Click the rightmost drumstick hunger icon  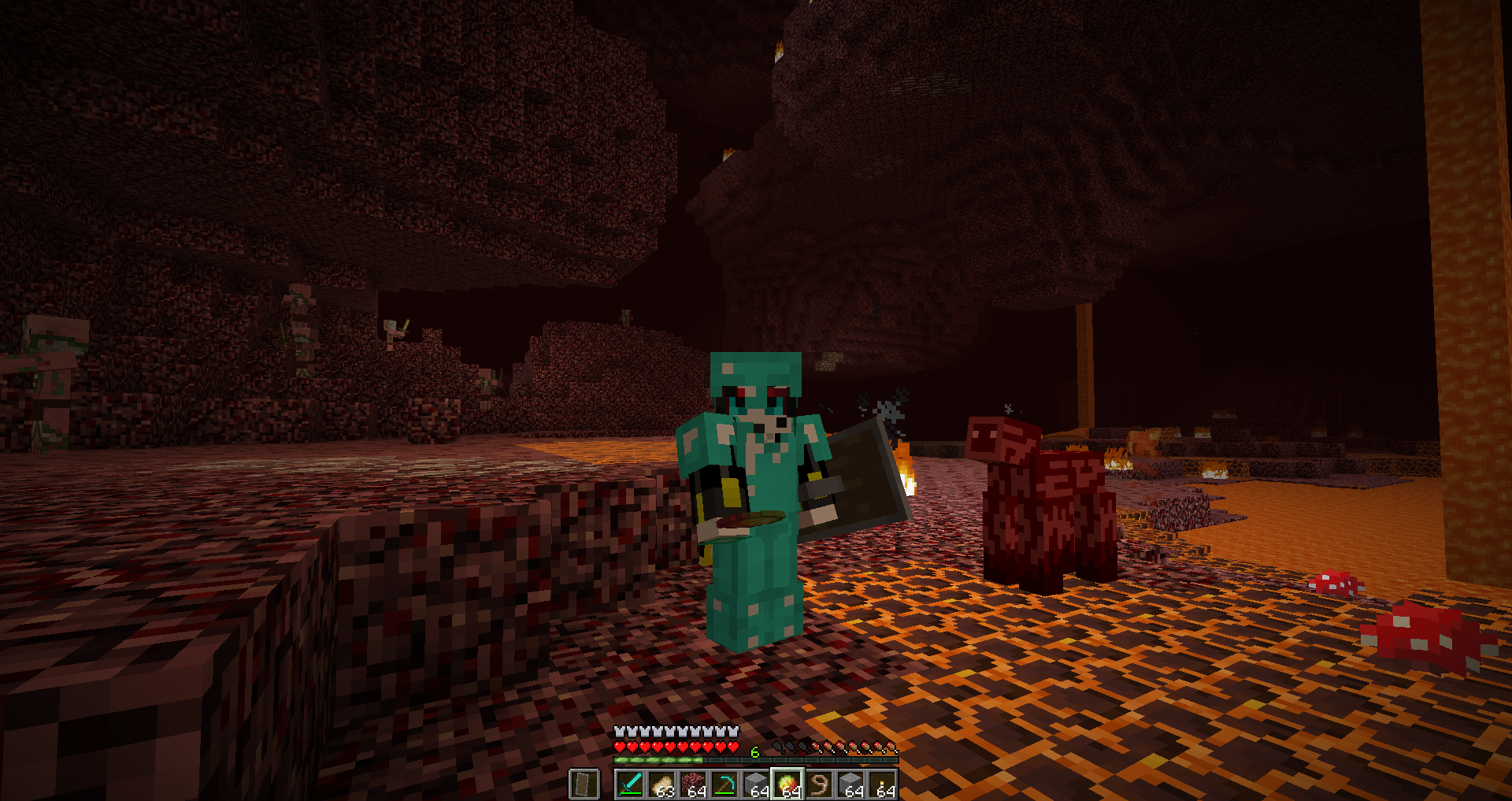890,747
